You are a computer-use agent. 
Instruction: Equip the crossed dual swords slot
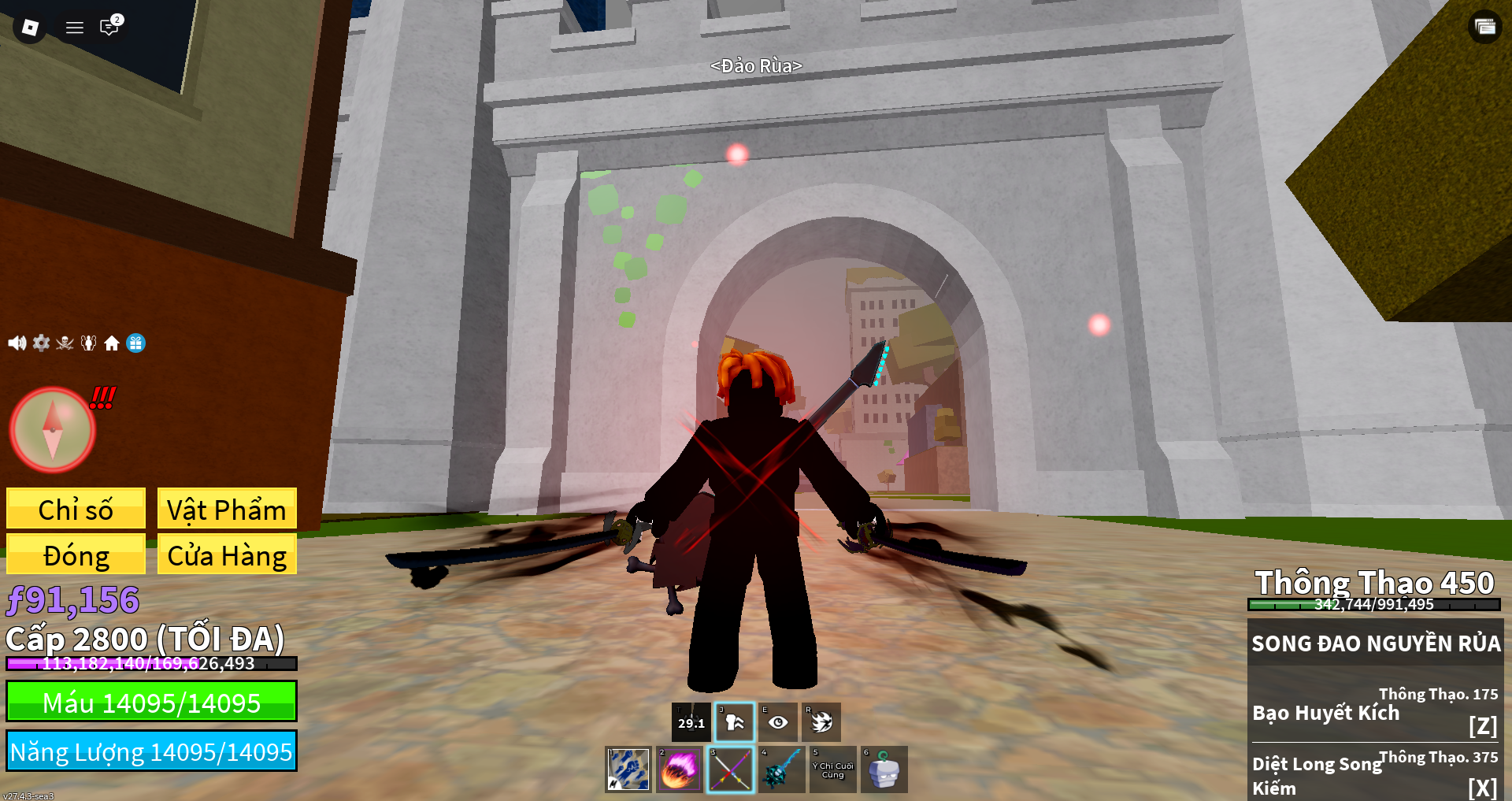pyautogui.click(x=730, y=769)
